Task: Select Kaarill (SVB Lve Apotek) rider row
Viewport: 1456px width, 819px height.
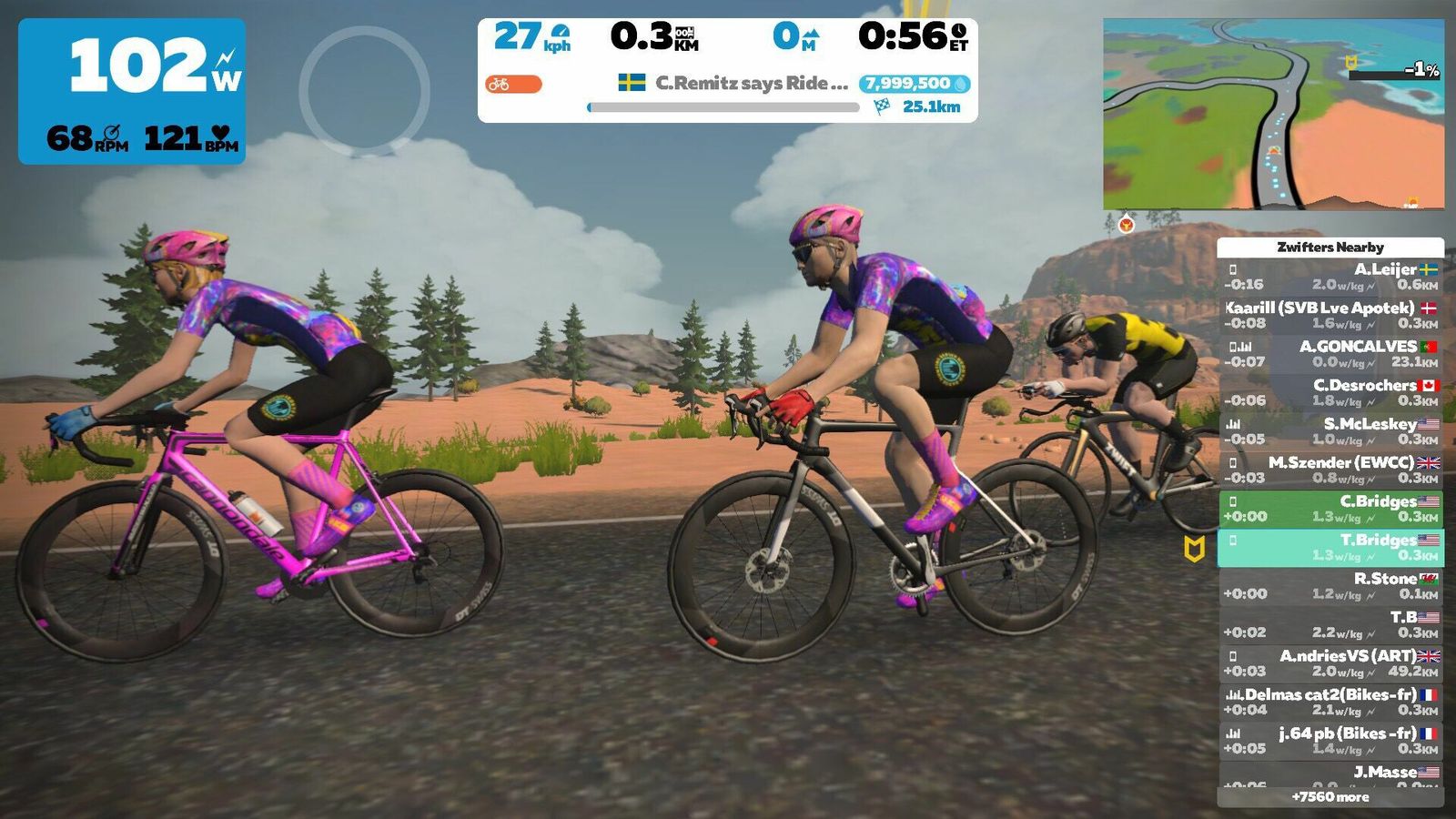Action: coord(1330,315)
